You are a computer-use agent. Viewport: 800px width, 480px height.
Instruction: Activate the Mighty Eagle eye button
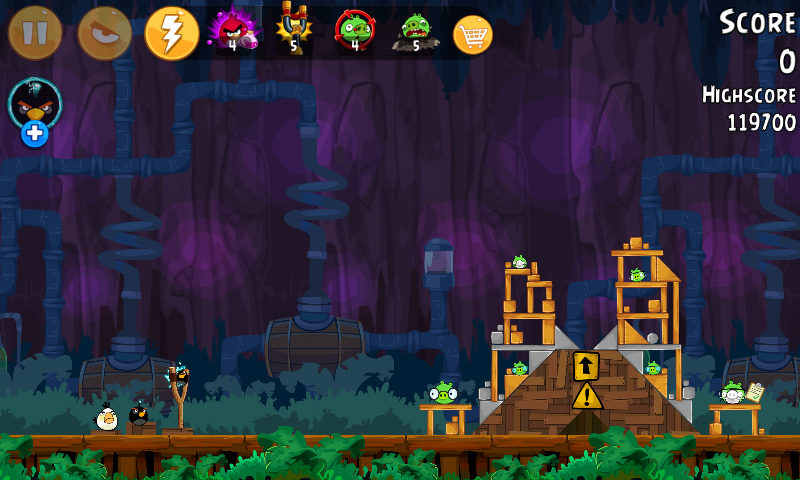[104, 33]
